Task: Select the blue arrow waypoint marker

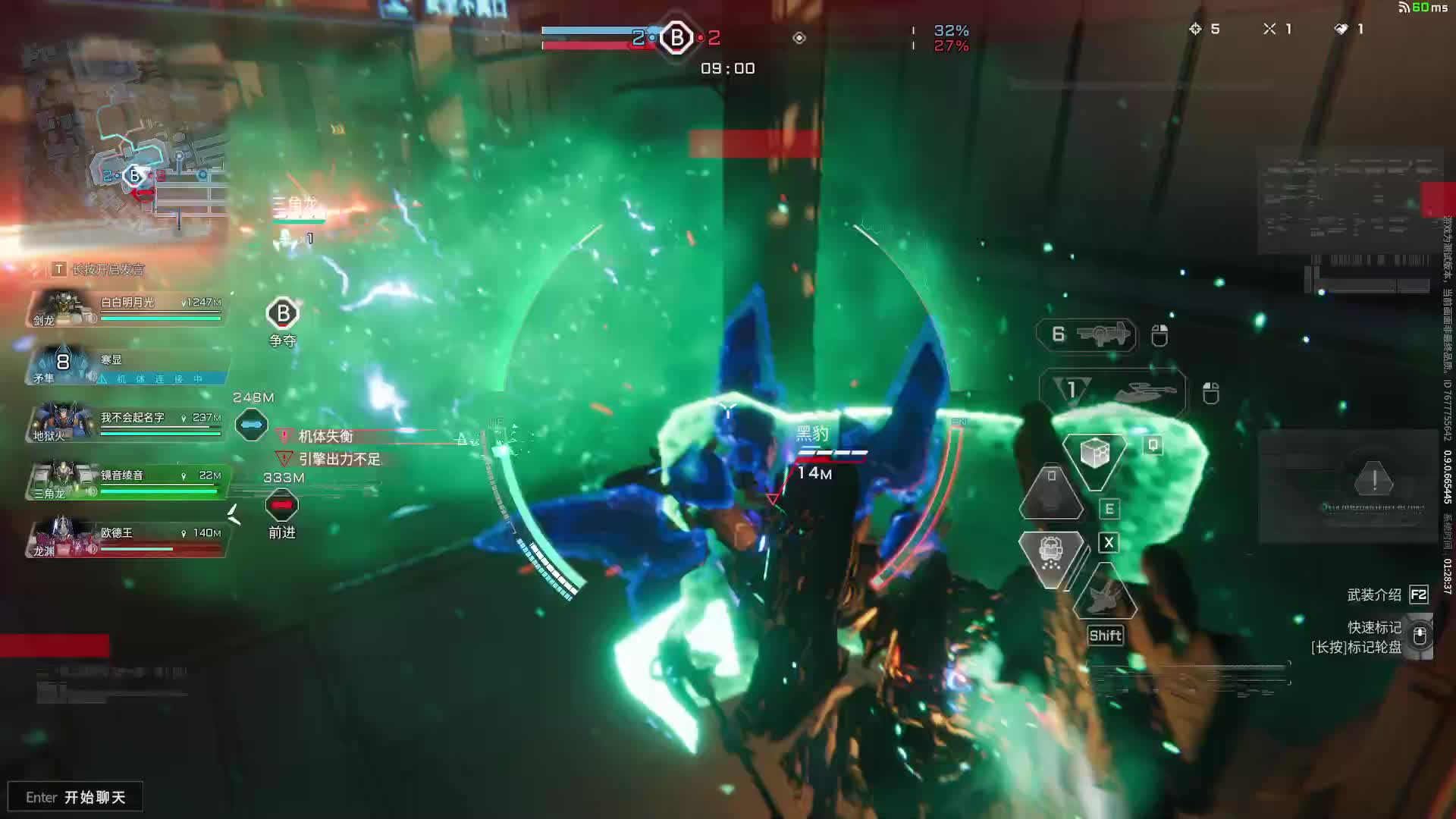Action: click(251, 425)
